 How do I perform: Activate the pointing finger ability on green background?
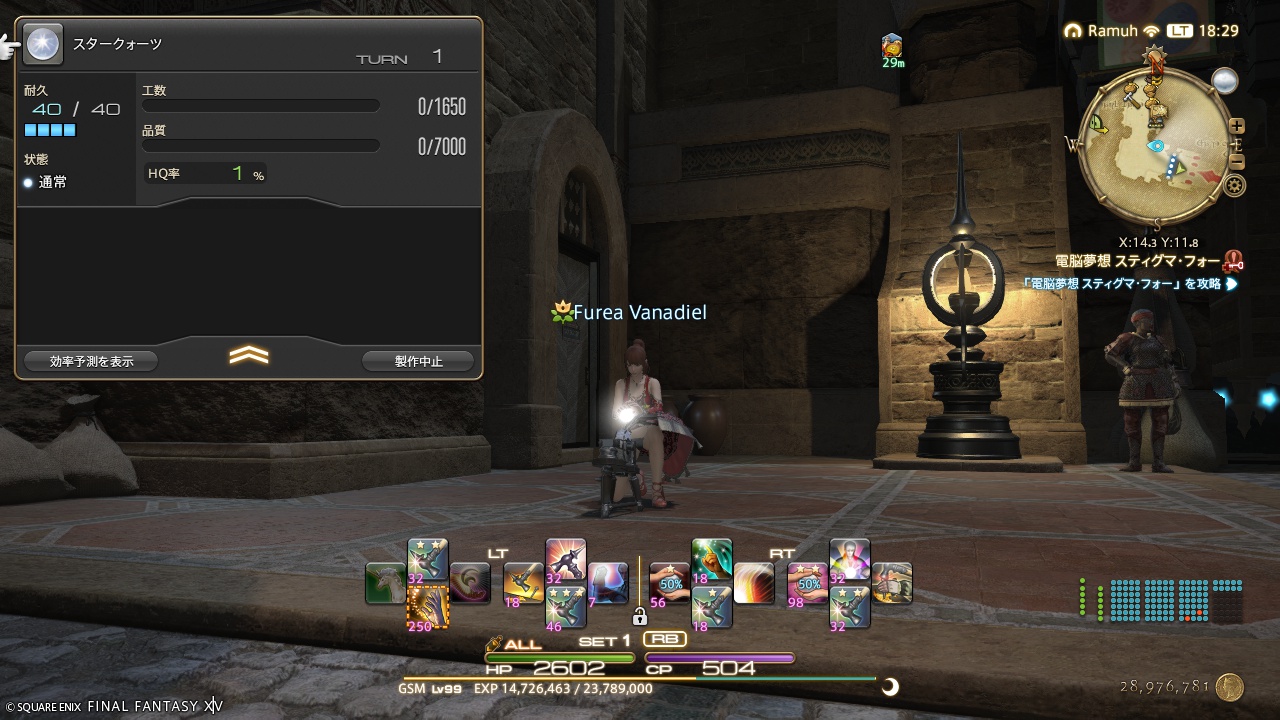coord(711,559)
